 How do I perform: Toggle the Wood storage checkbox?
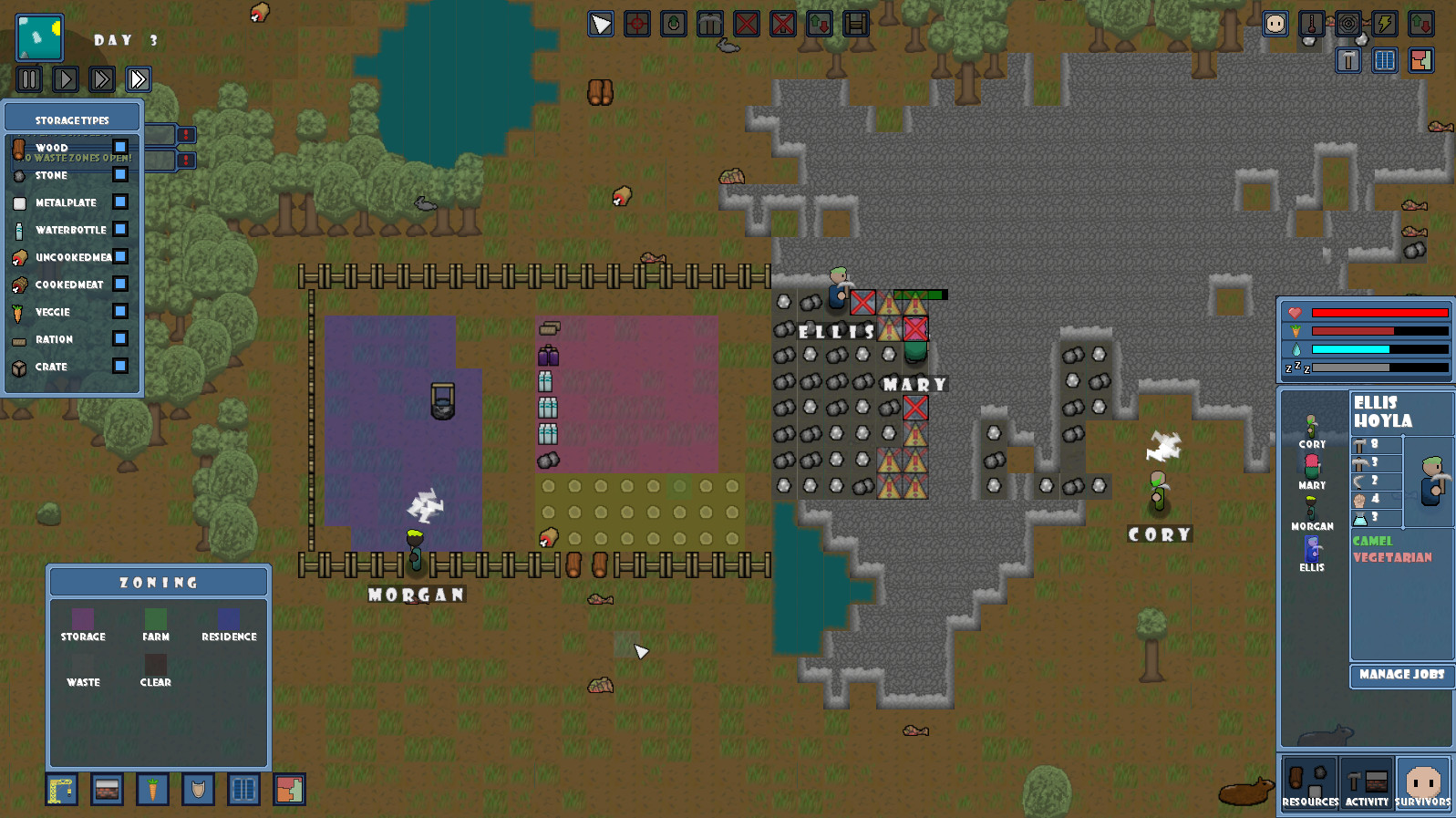pos(119,148)
